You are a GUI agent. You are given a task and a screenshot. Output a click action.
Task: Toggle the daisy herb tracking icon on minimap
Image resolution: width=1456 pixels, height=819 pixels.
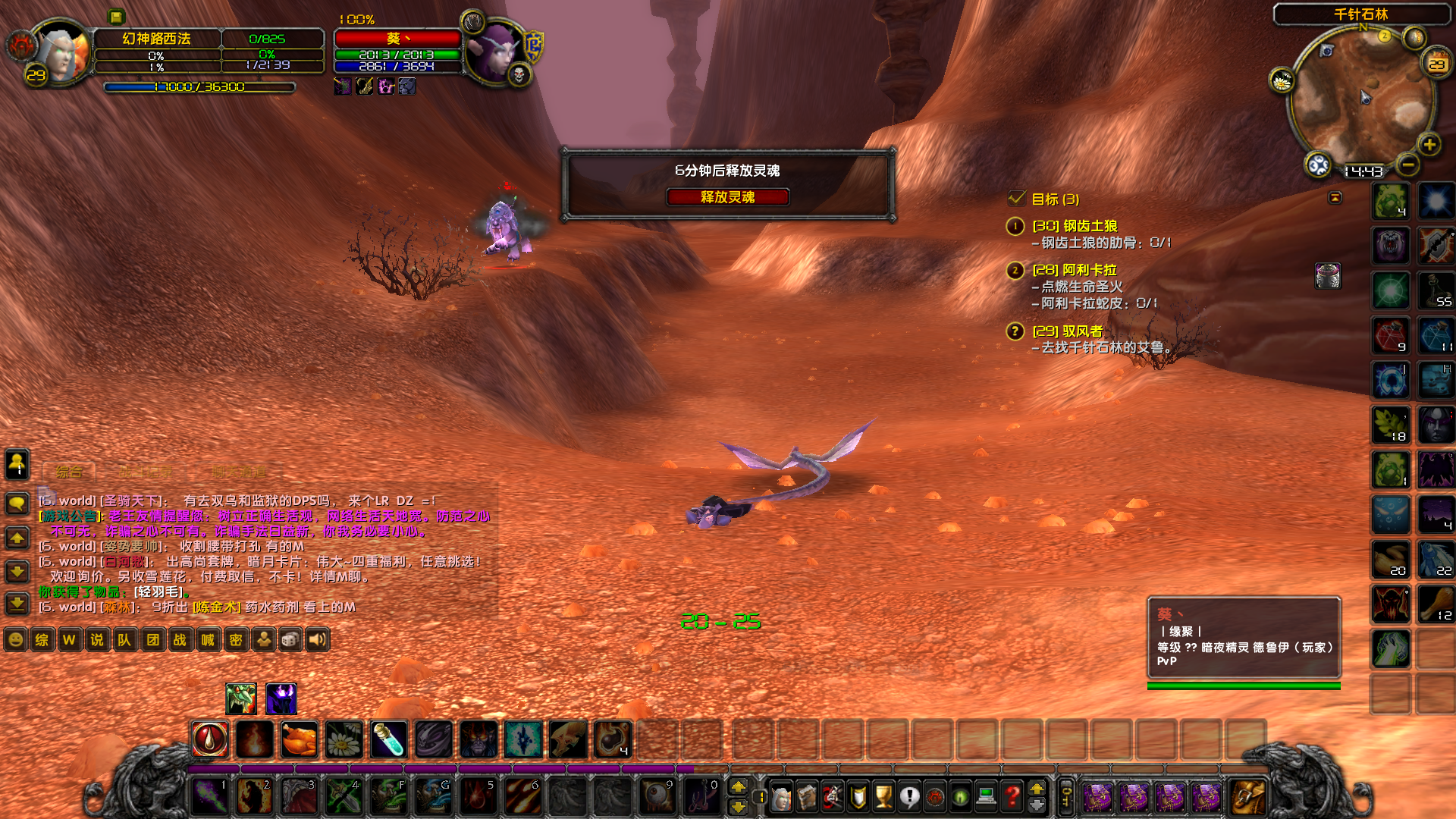coord(1282,80)
